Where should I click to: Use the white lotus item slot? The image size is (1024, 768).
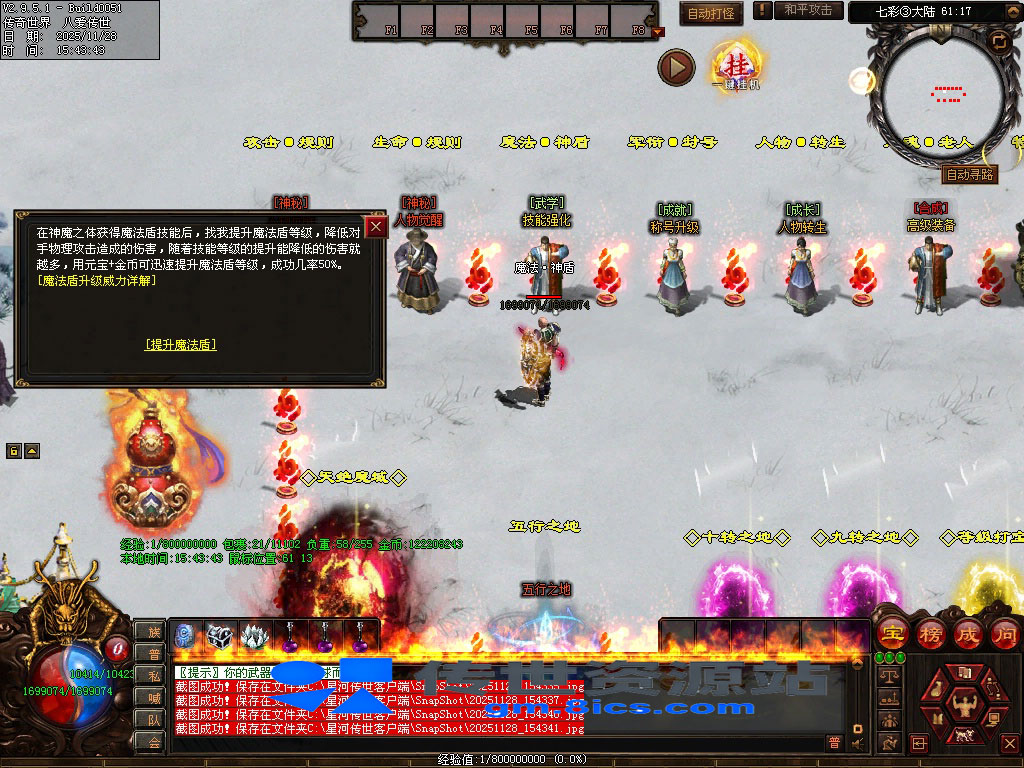255,636
